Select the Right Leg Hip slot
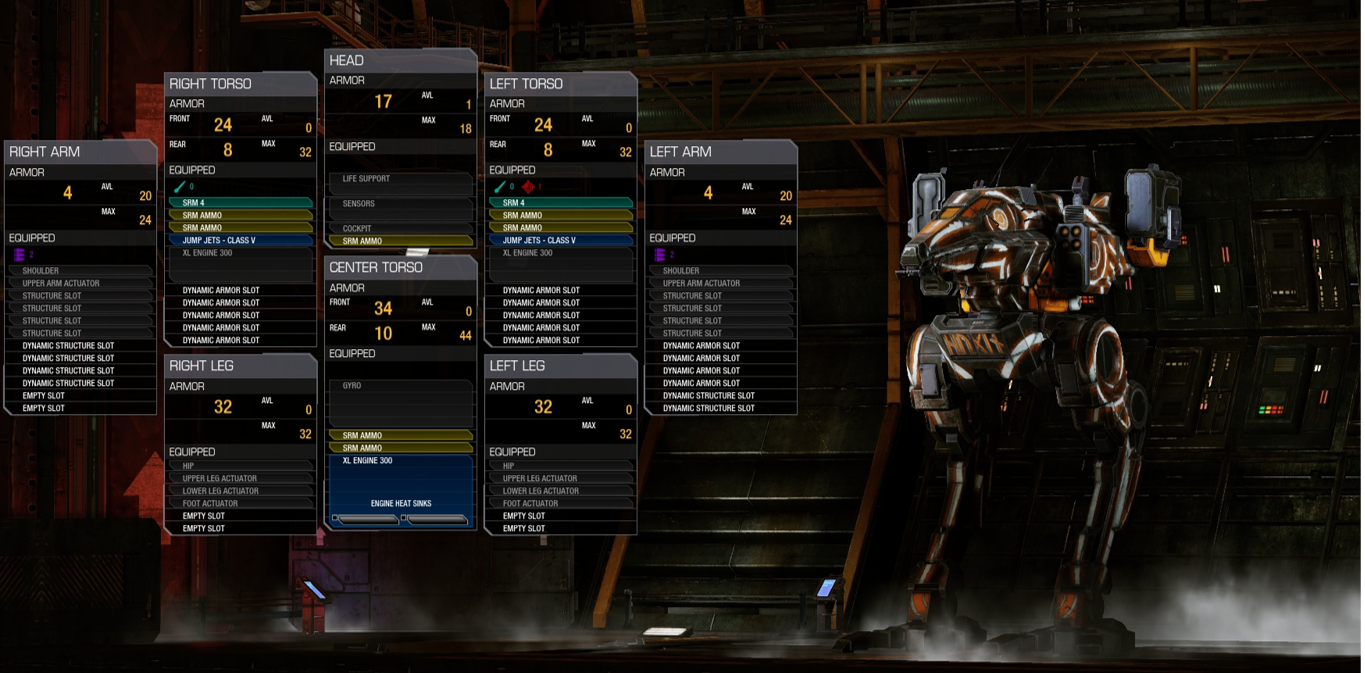 point(240,466)
